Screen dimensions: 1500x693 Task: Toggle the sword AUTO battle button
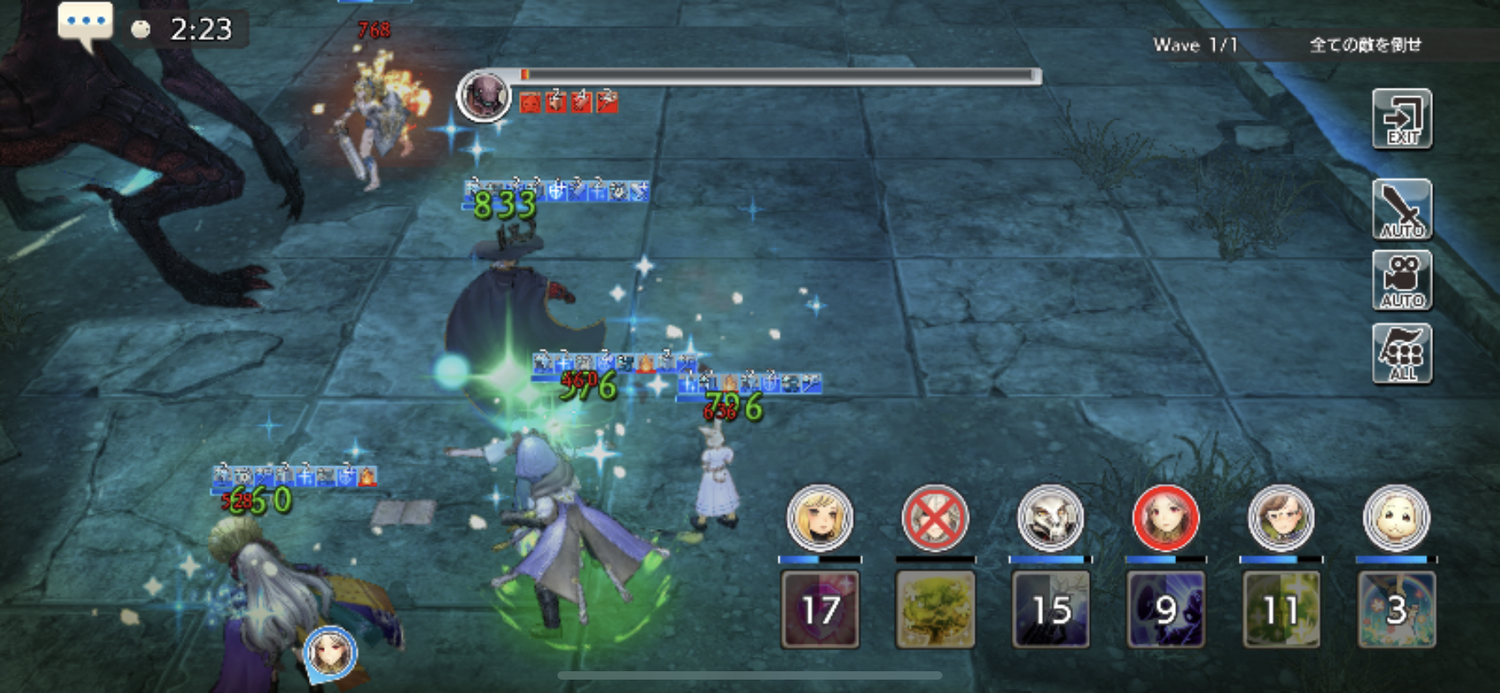1402,210
